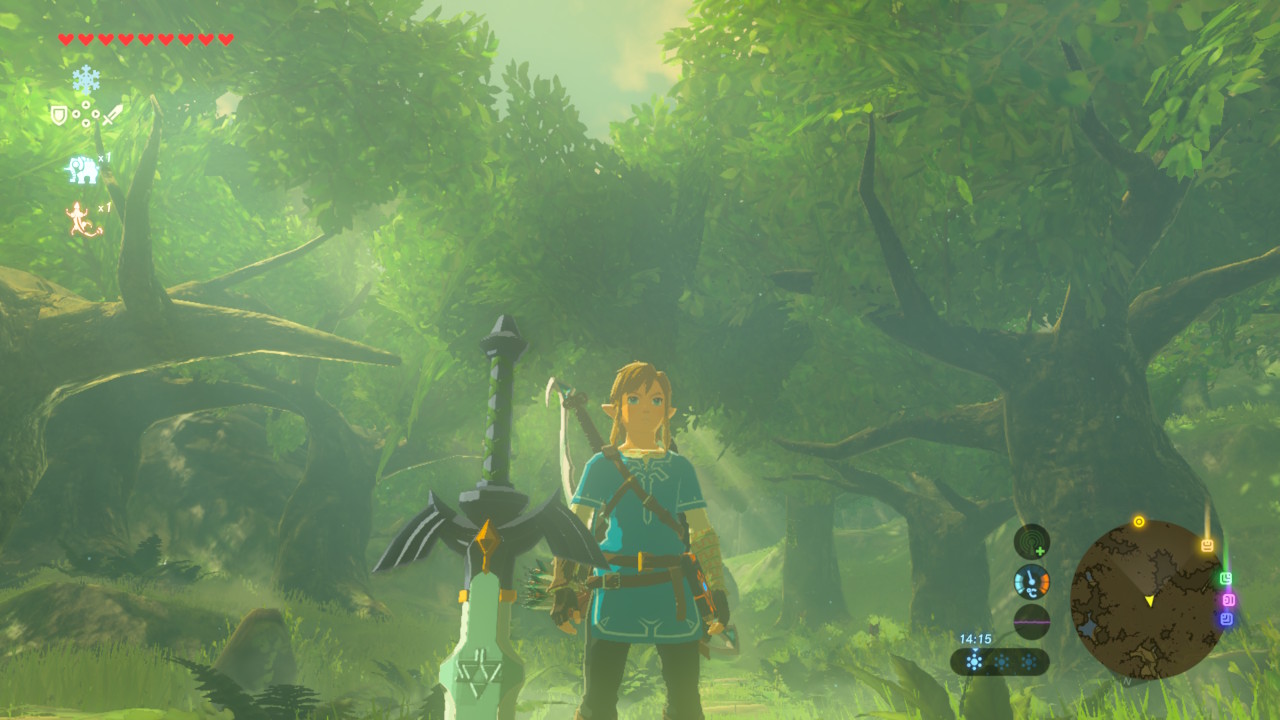
Task: Click the weather forecast bar under the clock
Action: tap(1000, 661)
